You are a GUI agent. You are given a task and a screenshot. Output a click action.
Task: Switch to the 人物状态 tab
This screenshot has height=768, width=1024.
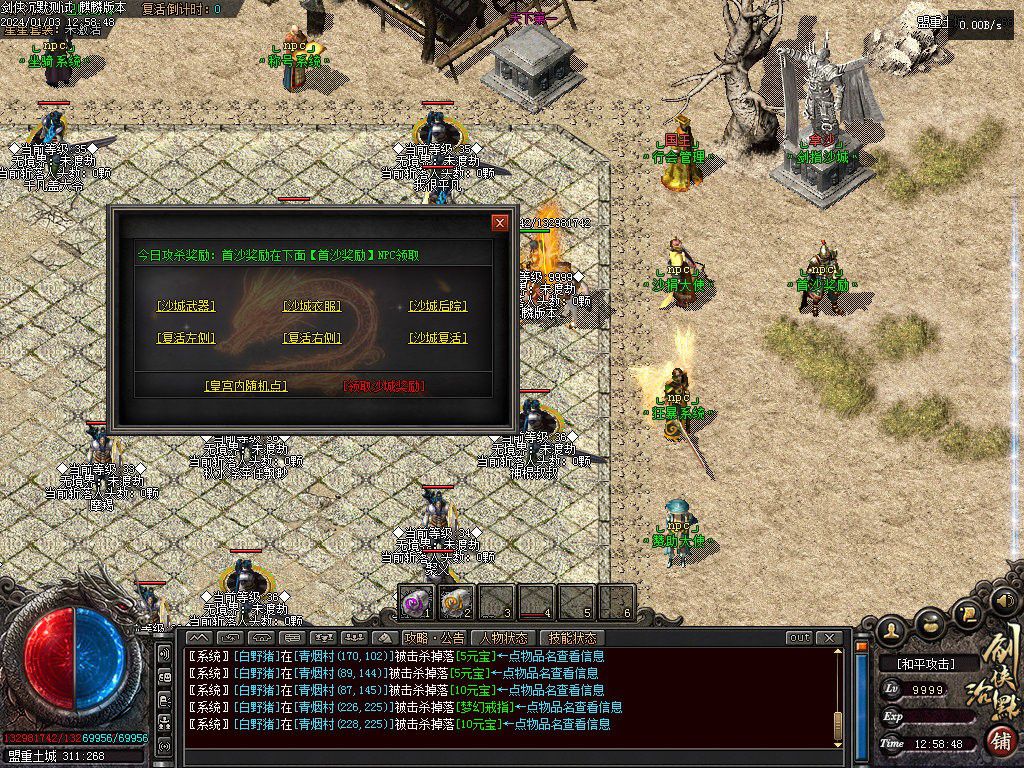(503, 638)
